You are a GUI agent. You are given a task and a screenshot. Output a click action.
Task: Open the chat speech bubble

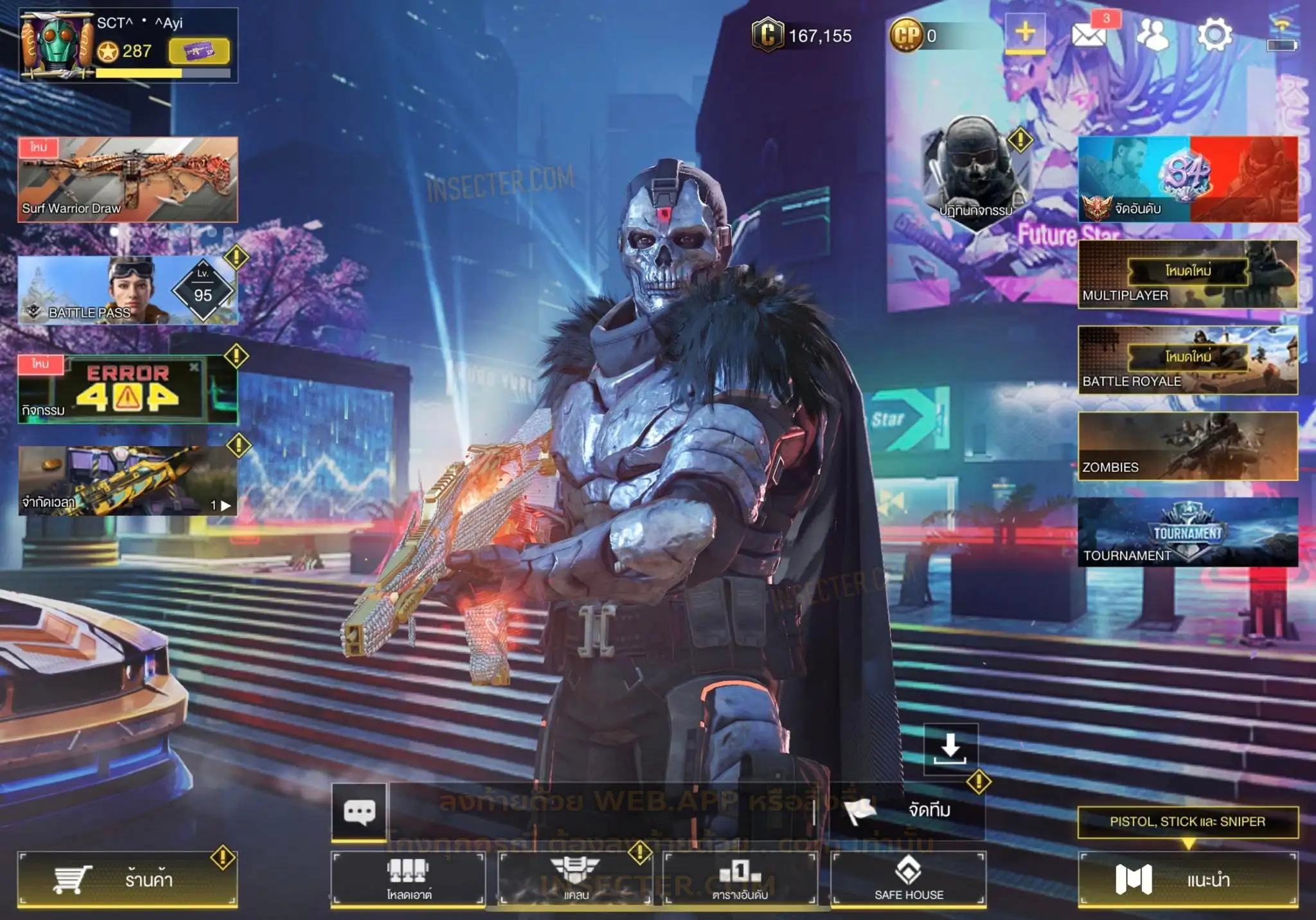click(359, 811)
